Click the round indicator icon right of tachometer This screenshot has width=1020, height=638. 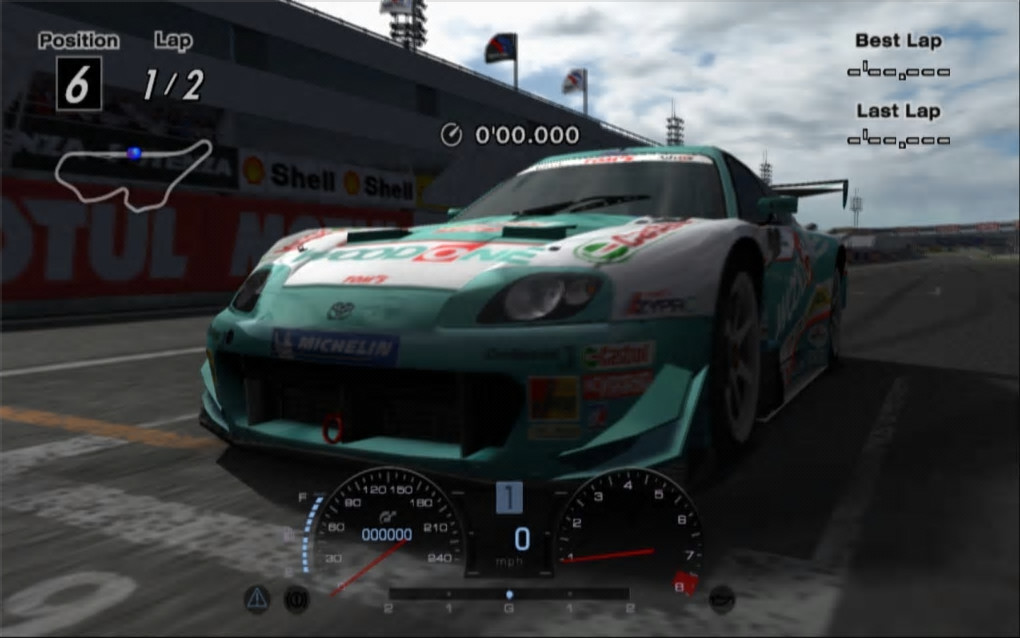click(722, 598)
